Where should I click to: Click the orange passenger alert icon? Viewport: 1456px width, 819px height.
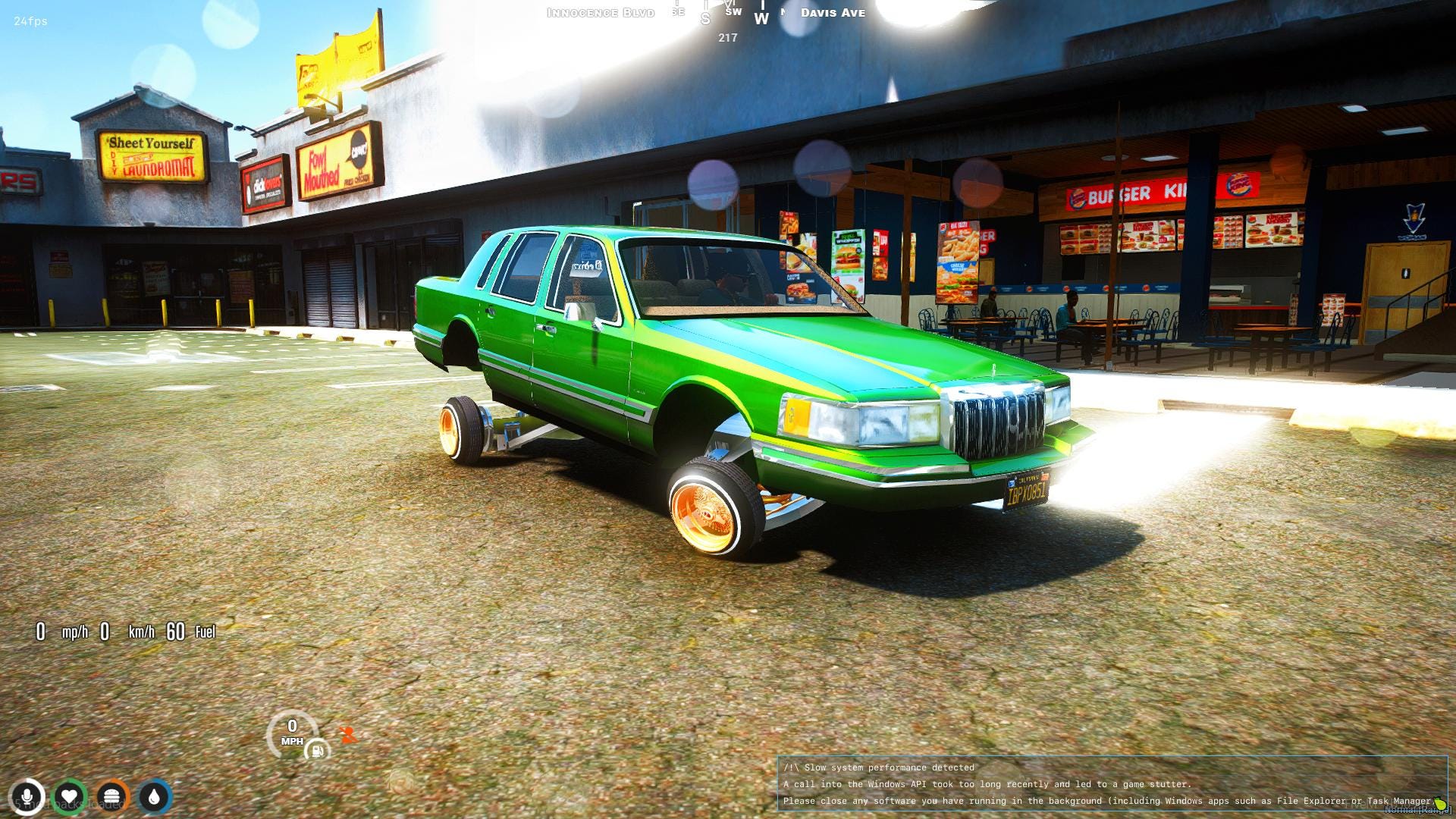coord(347,733)
